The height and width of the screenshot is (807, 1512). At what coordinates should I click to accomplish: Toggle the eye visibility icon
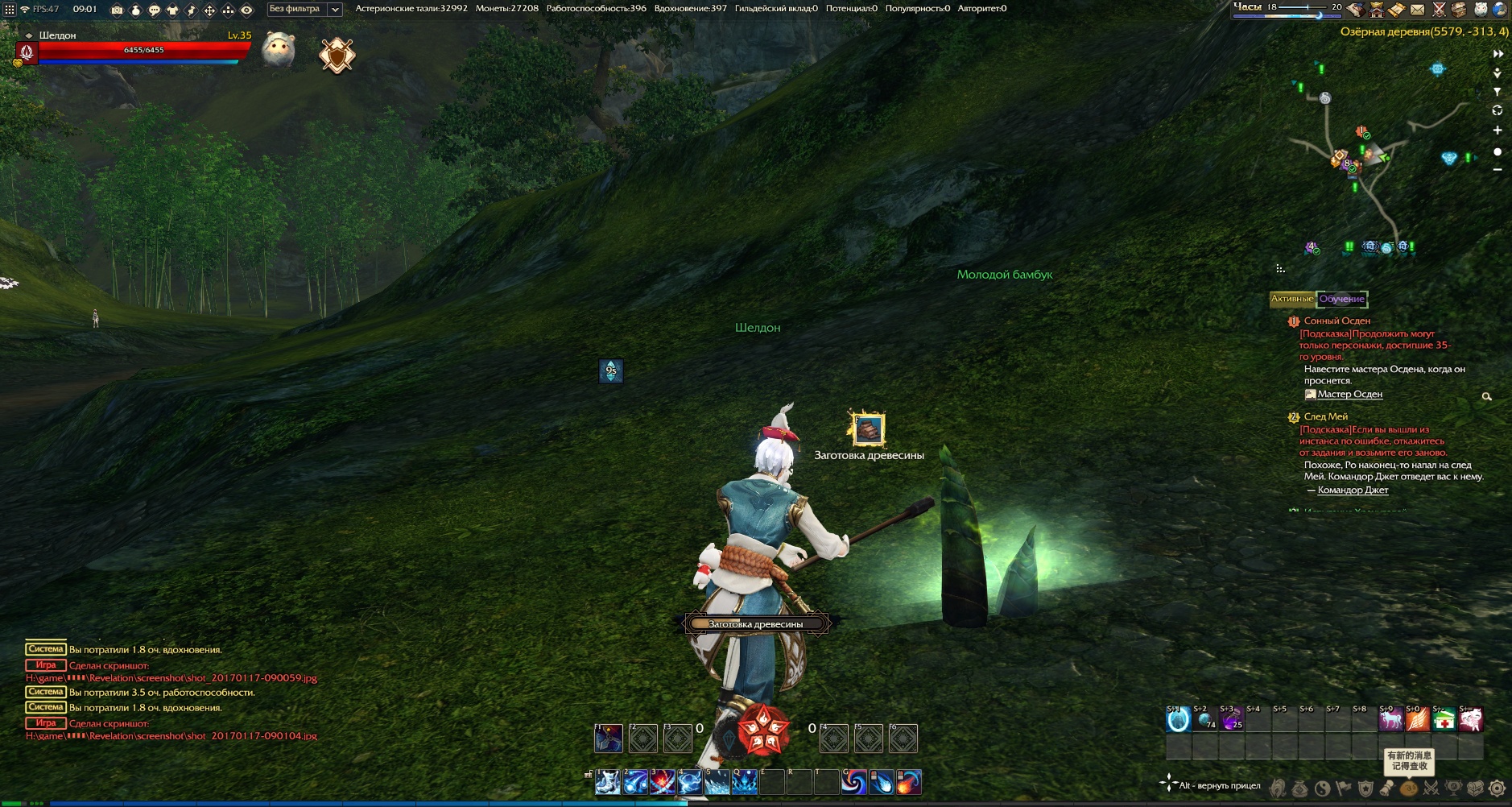coord(247,10)
